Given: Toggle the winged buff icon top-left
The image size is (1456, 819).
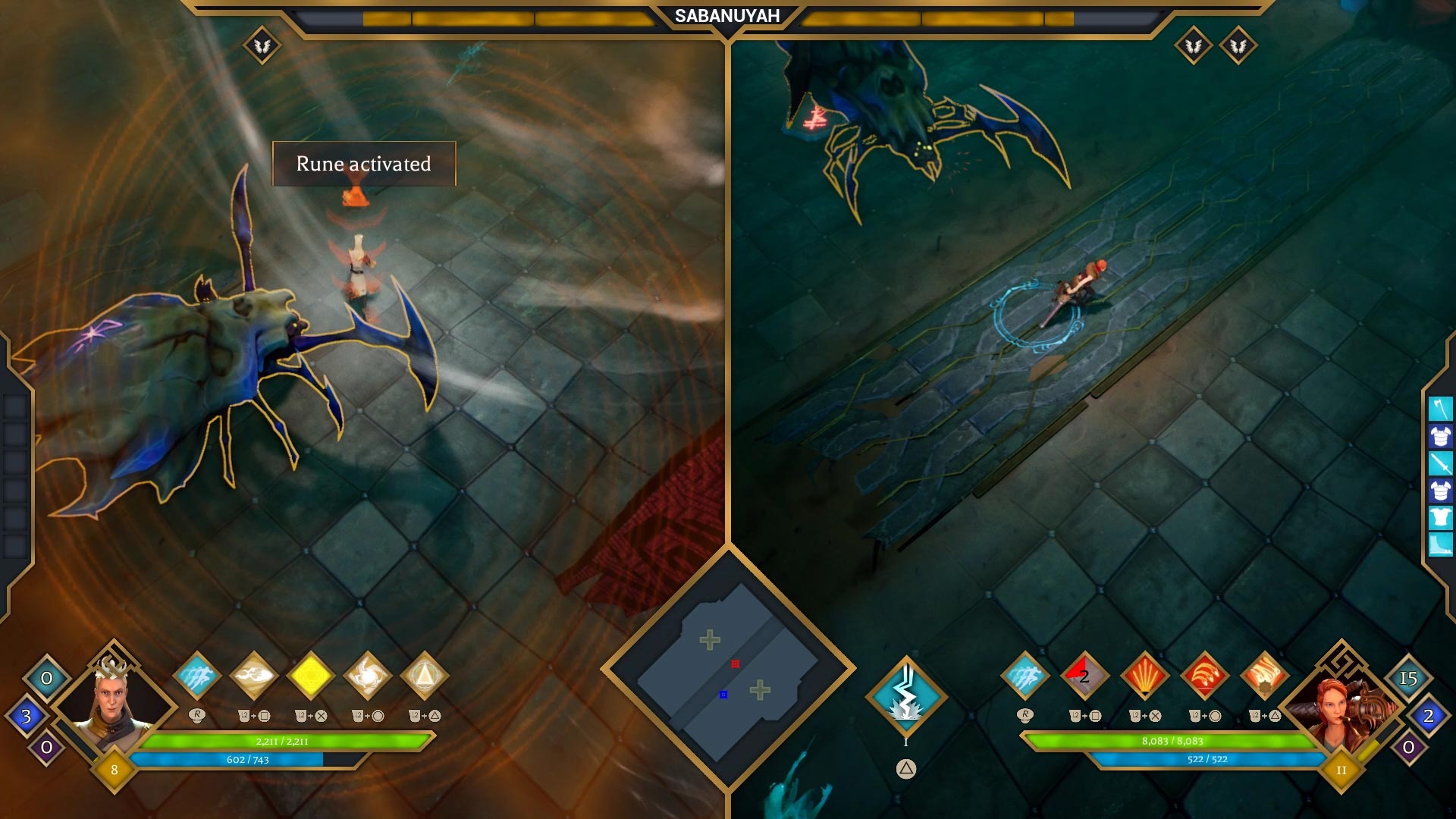Looking at the screenshot, I should point(262,44).
